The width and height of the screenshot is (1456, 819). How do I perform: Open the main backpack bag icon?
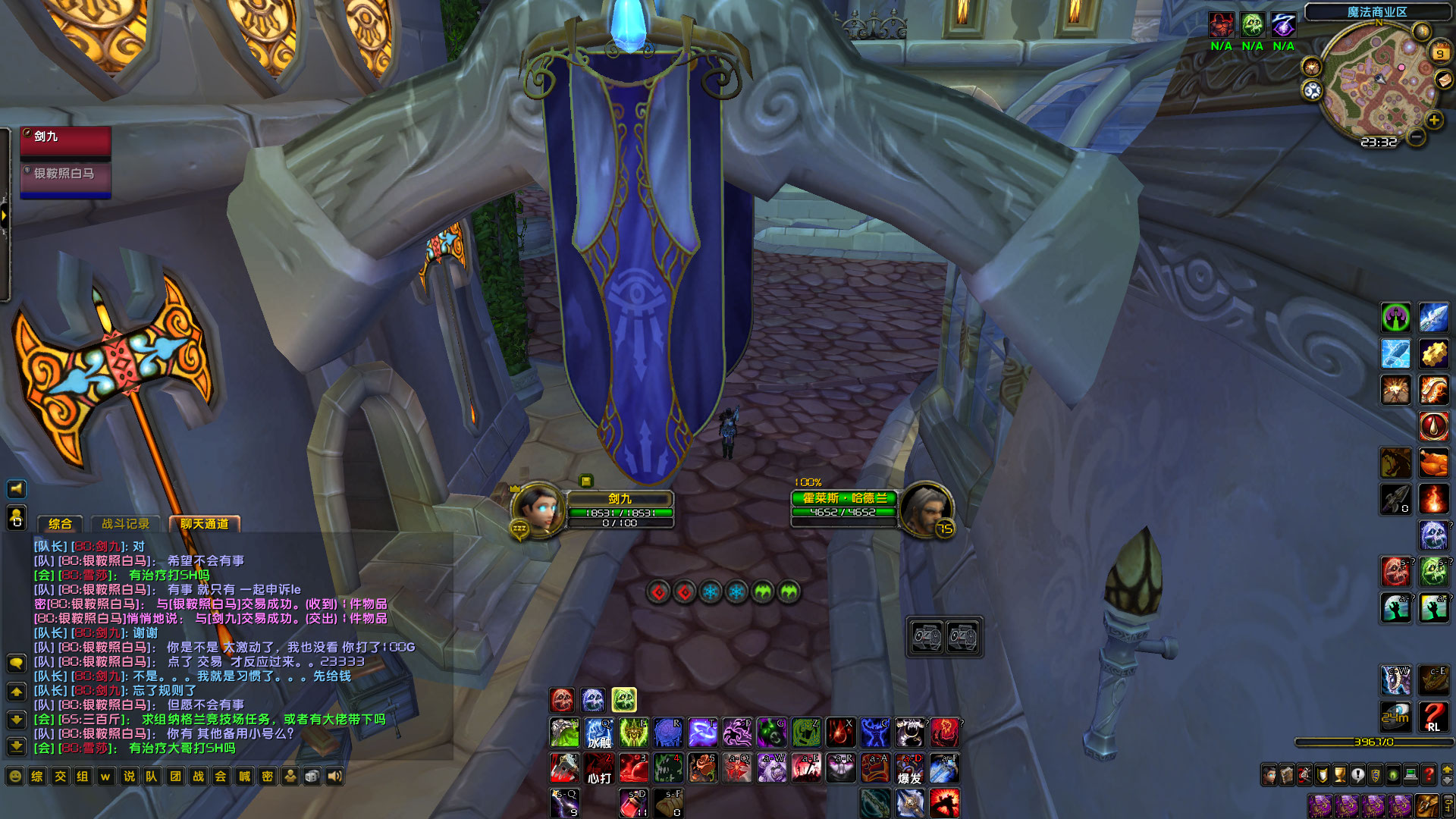[1426, 806]
